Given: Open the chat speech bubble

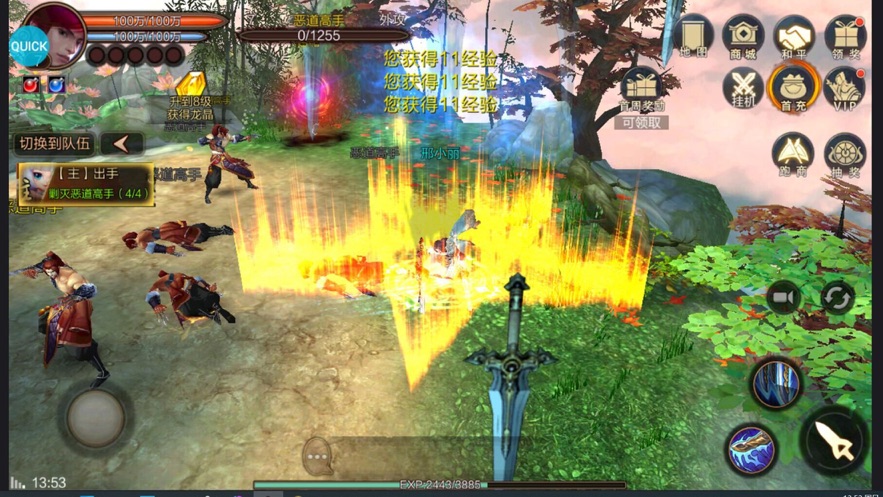Looking at the screenshot, I should point(318,456).
